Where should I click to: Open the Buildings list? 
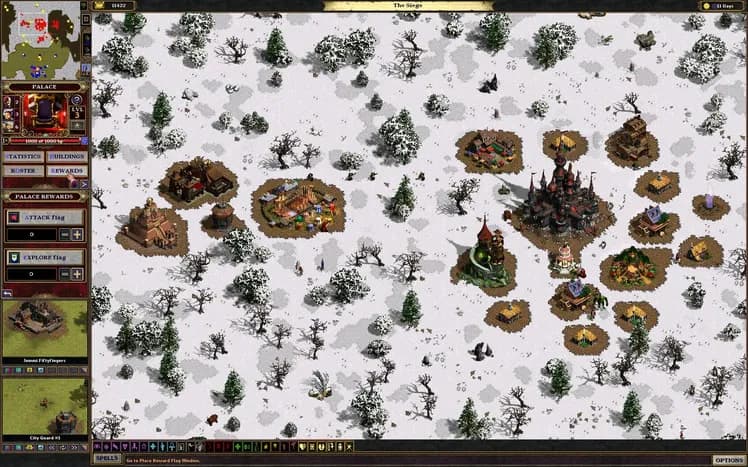[67, 157]
